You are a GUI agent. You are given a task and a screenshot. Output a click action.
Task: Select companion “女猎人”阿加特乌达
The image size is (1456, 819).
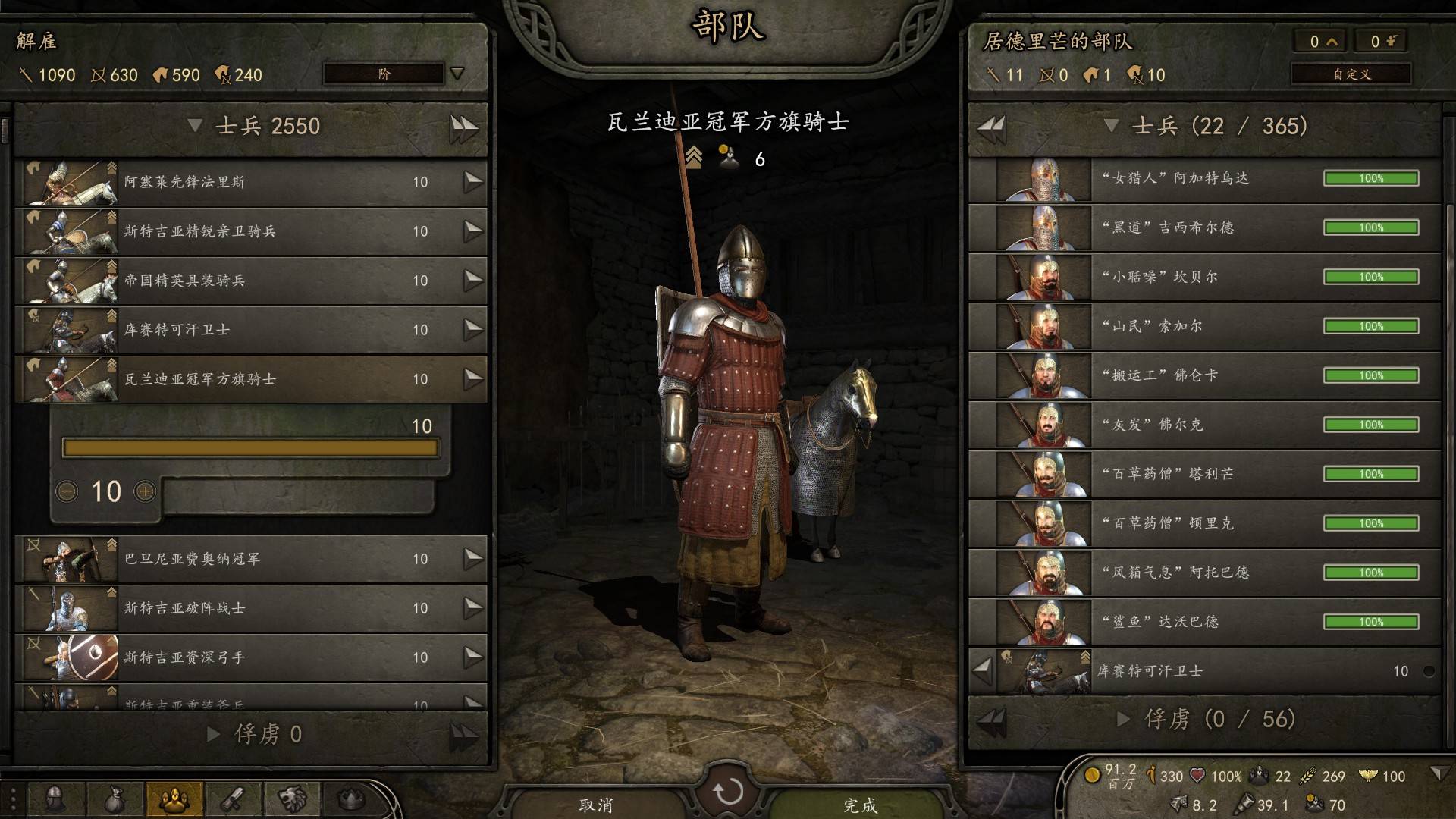[x=1204, y=179]
